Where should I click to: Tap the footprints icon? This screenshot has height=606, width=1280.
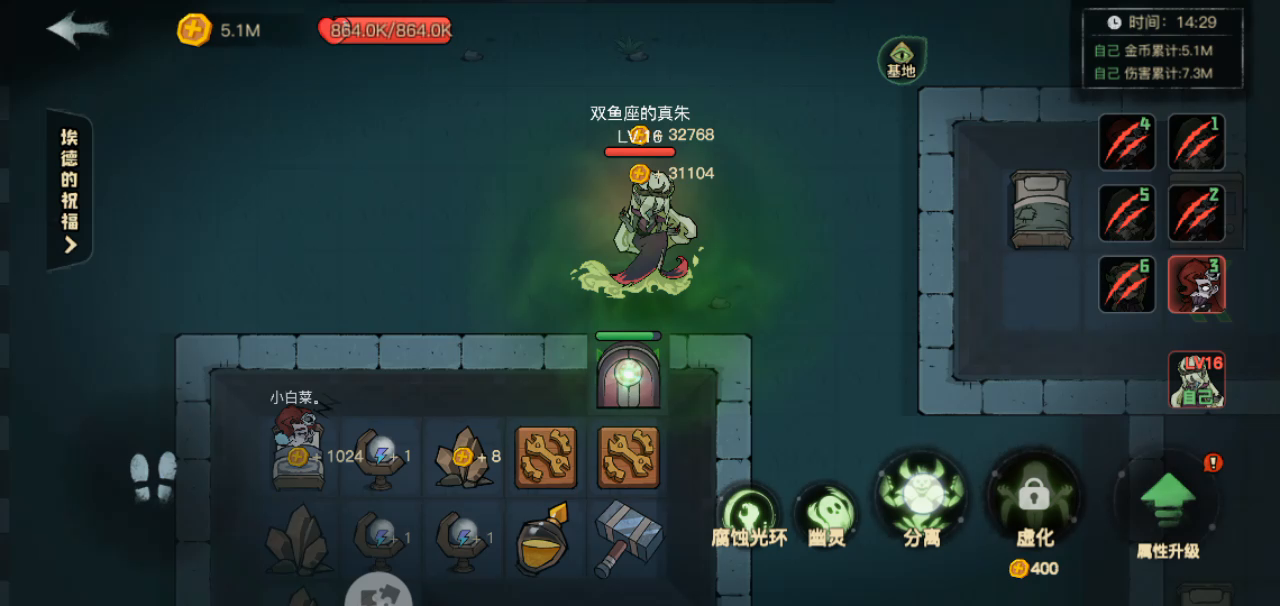[x=153, y=476]
